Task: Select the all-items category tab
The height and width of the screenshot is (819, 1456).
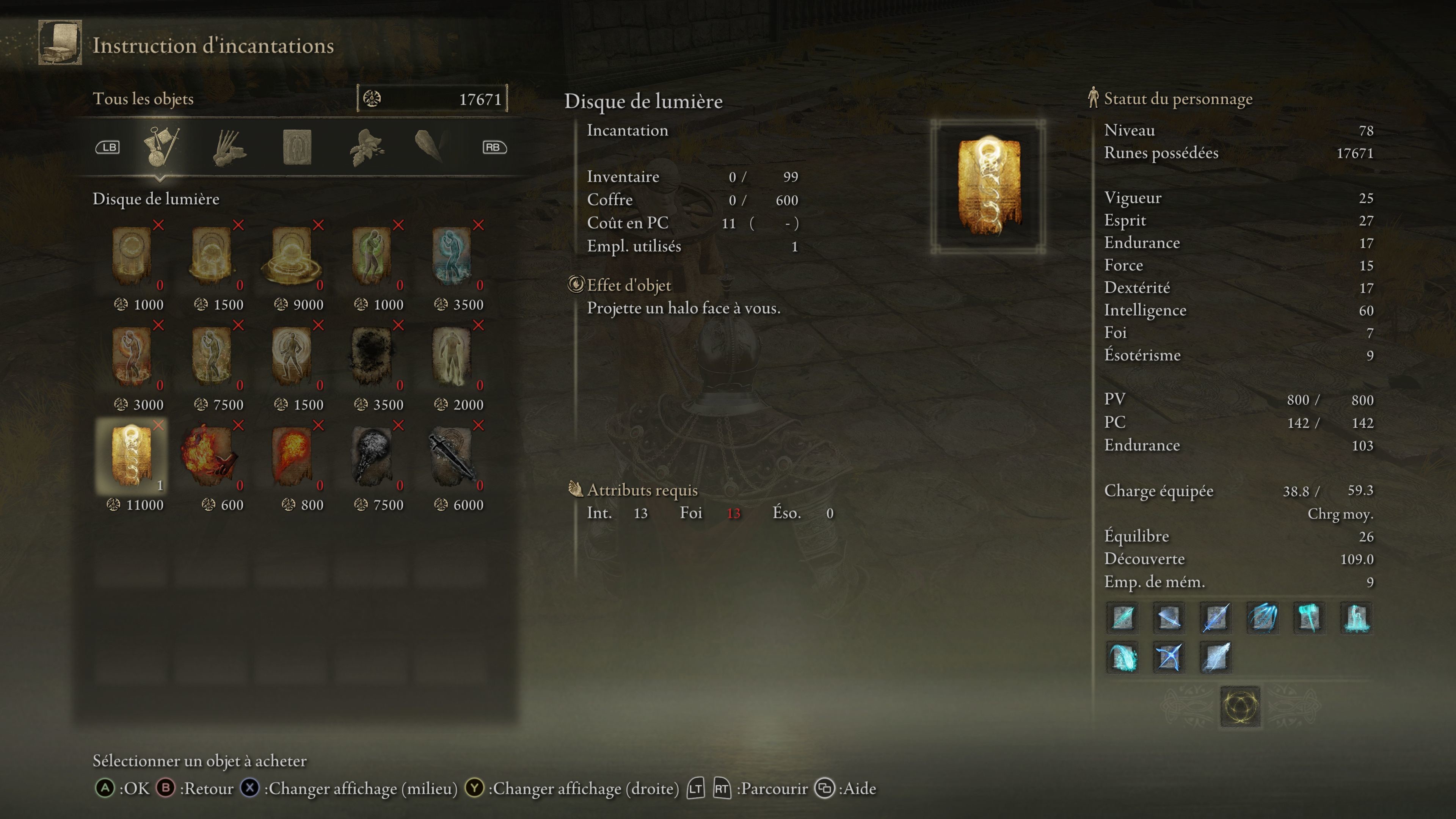Action: point(162,146)
